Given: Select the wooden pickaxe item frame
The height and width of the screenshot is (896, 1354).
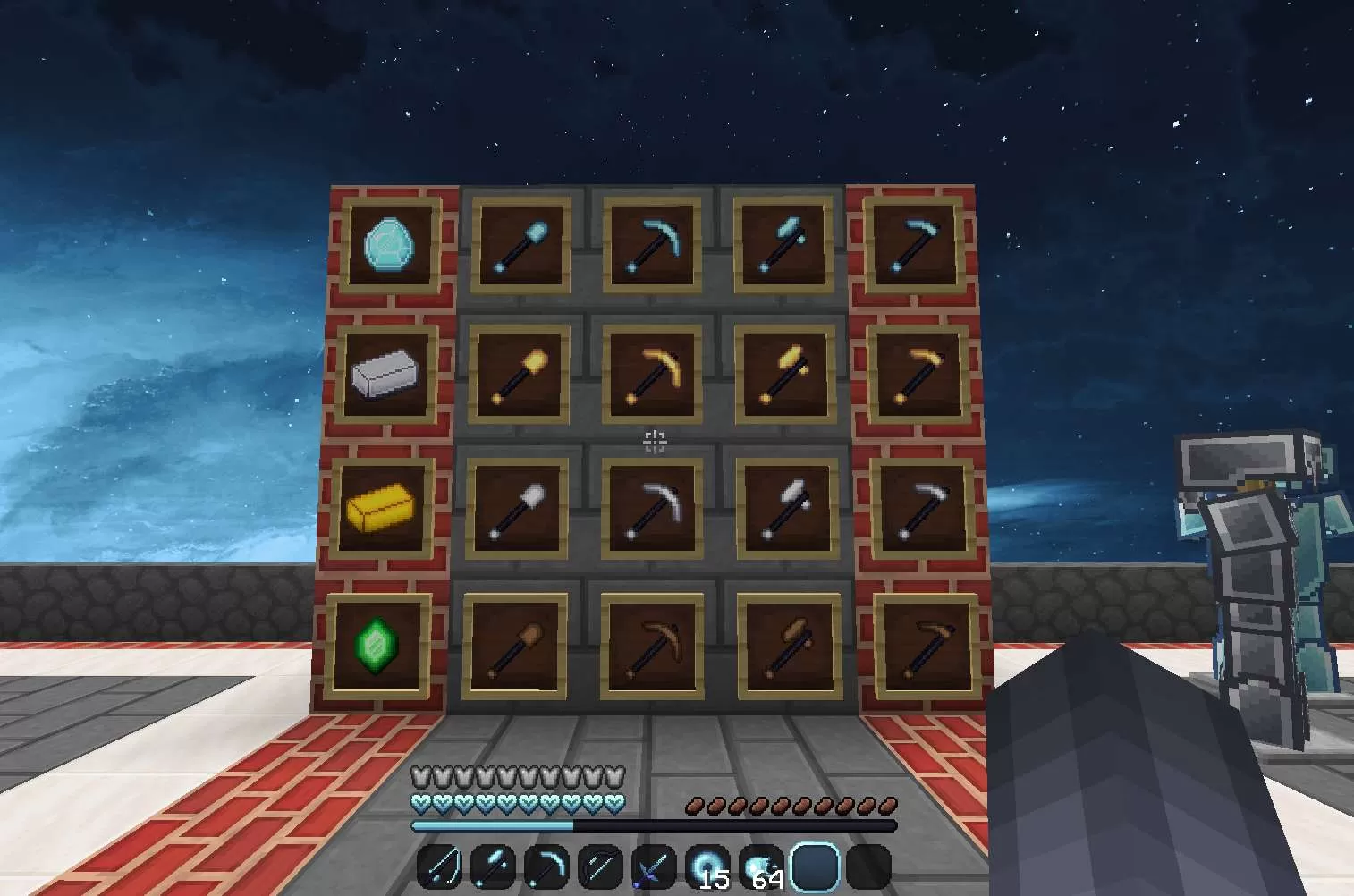Looking at the screenshot, I should [652, 644].
